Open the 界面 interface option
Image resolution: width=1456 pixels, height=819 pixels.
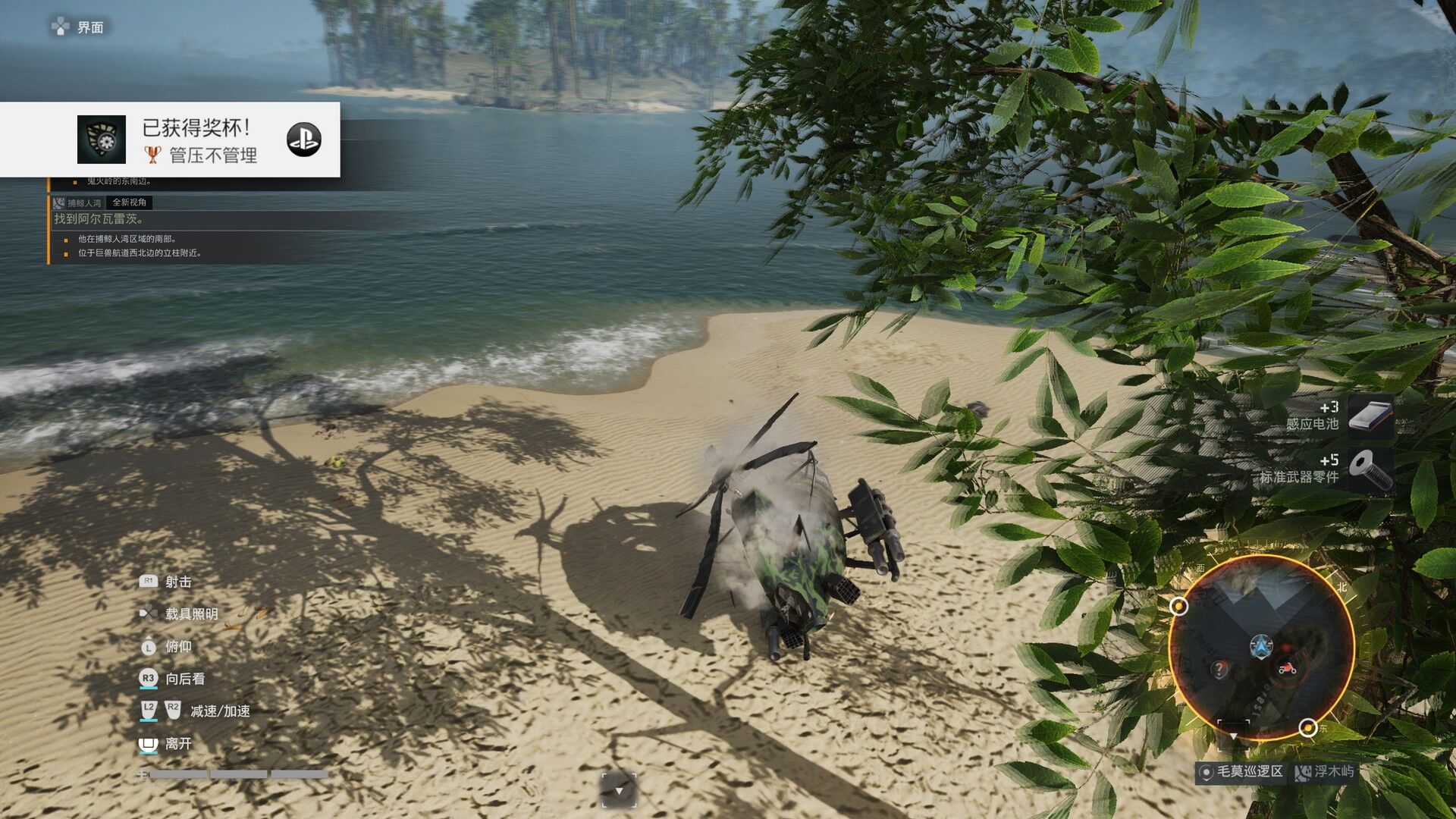click(79, 28)
